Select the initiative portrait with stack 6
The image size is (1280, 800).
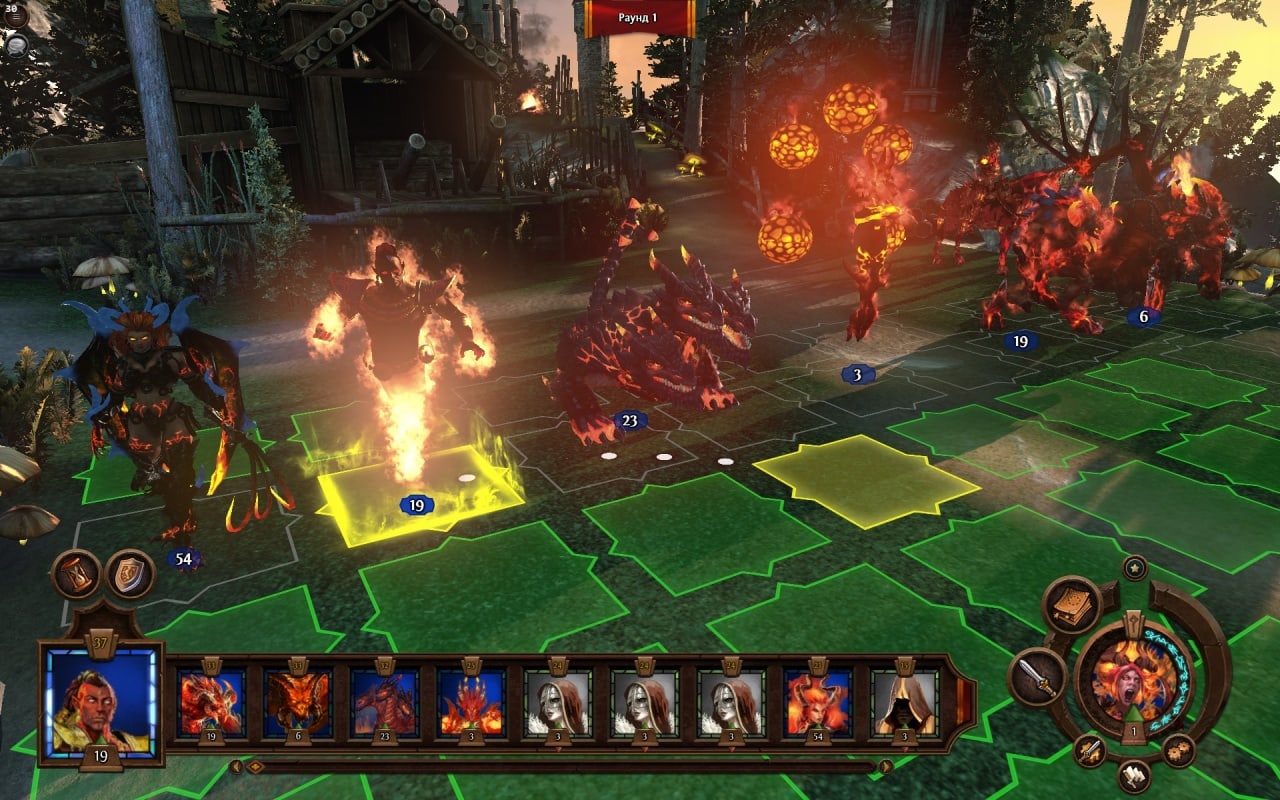point(297,702)
